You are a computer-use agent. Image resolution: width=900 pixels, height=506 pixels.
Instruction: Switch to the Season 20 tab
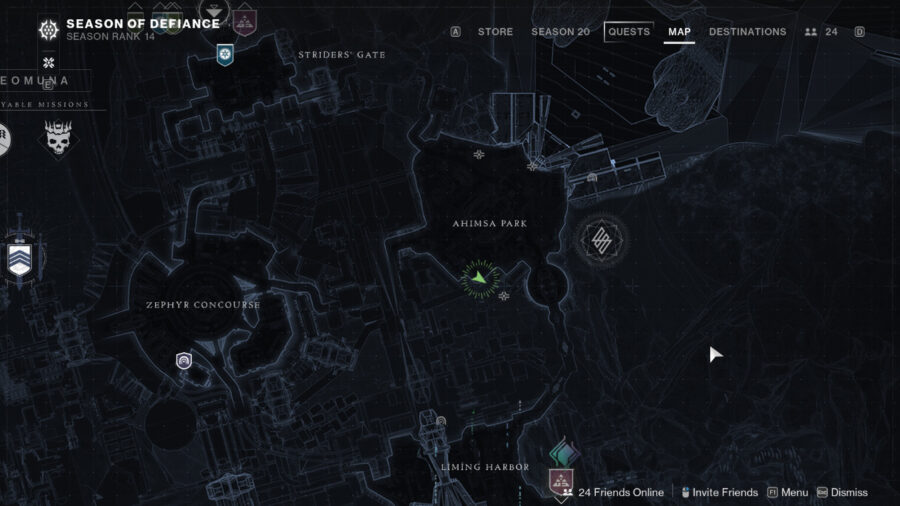coord(560,32)
